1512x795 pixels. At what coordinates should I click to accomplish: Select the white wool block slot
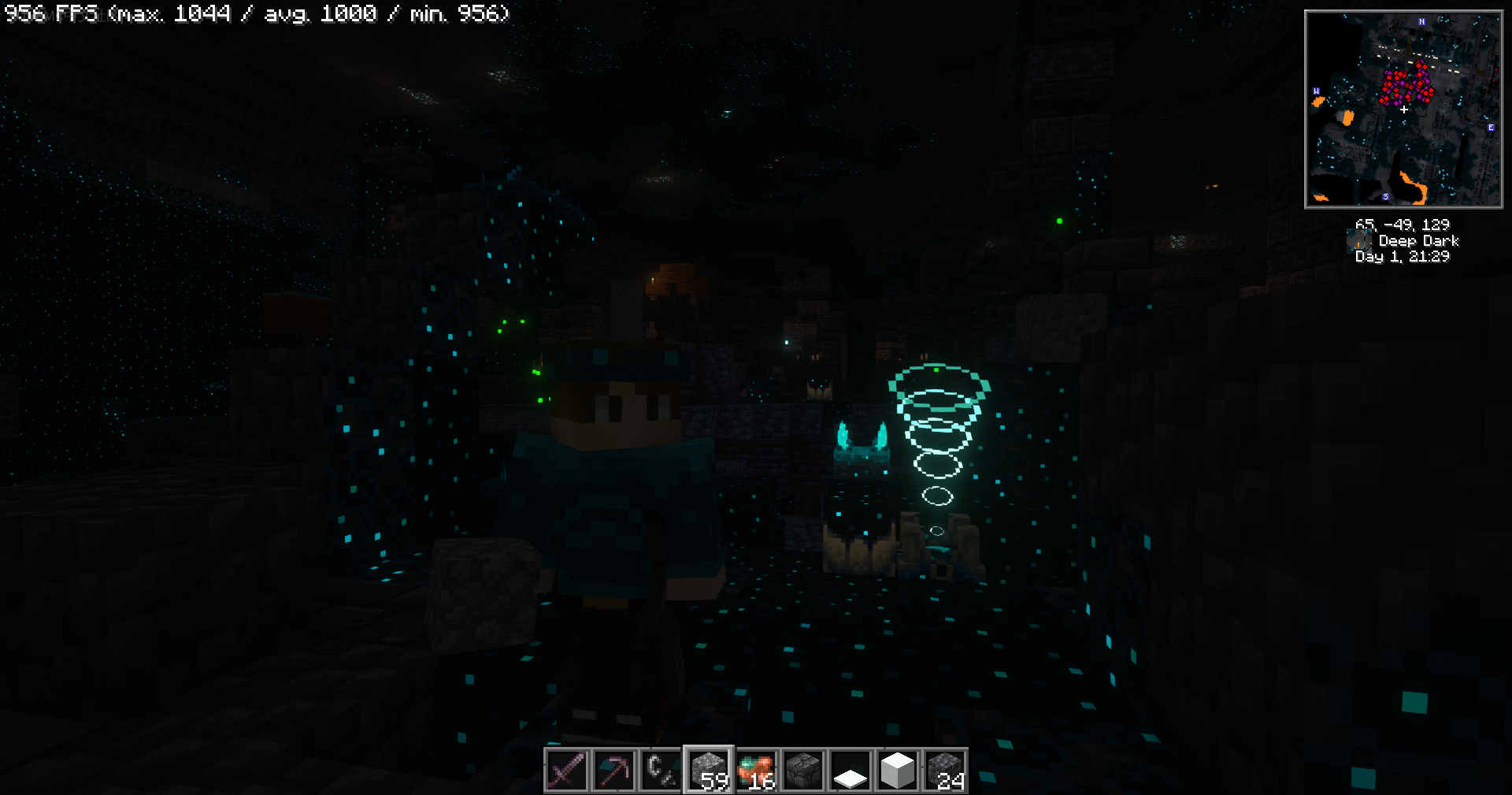coord(898,770)
